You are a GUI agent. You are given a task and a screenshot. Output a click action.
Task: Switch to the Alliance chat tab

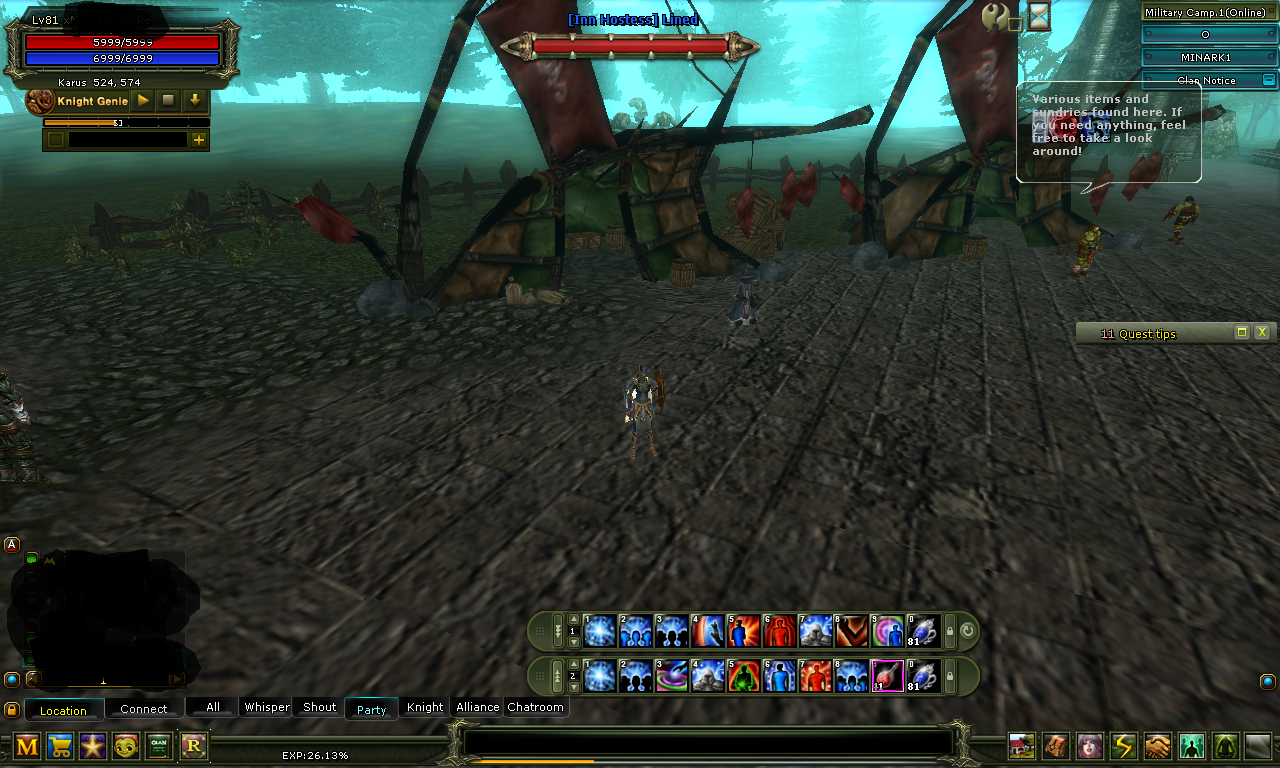point(477,707)
